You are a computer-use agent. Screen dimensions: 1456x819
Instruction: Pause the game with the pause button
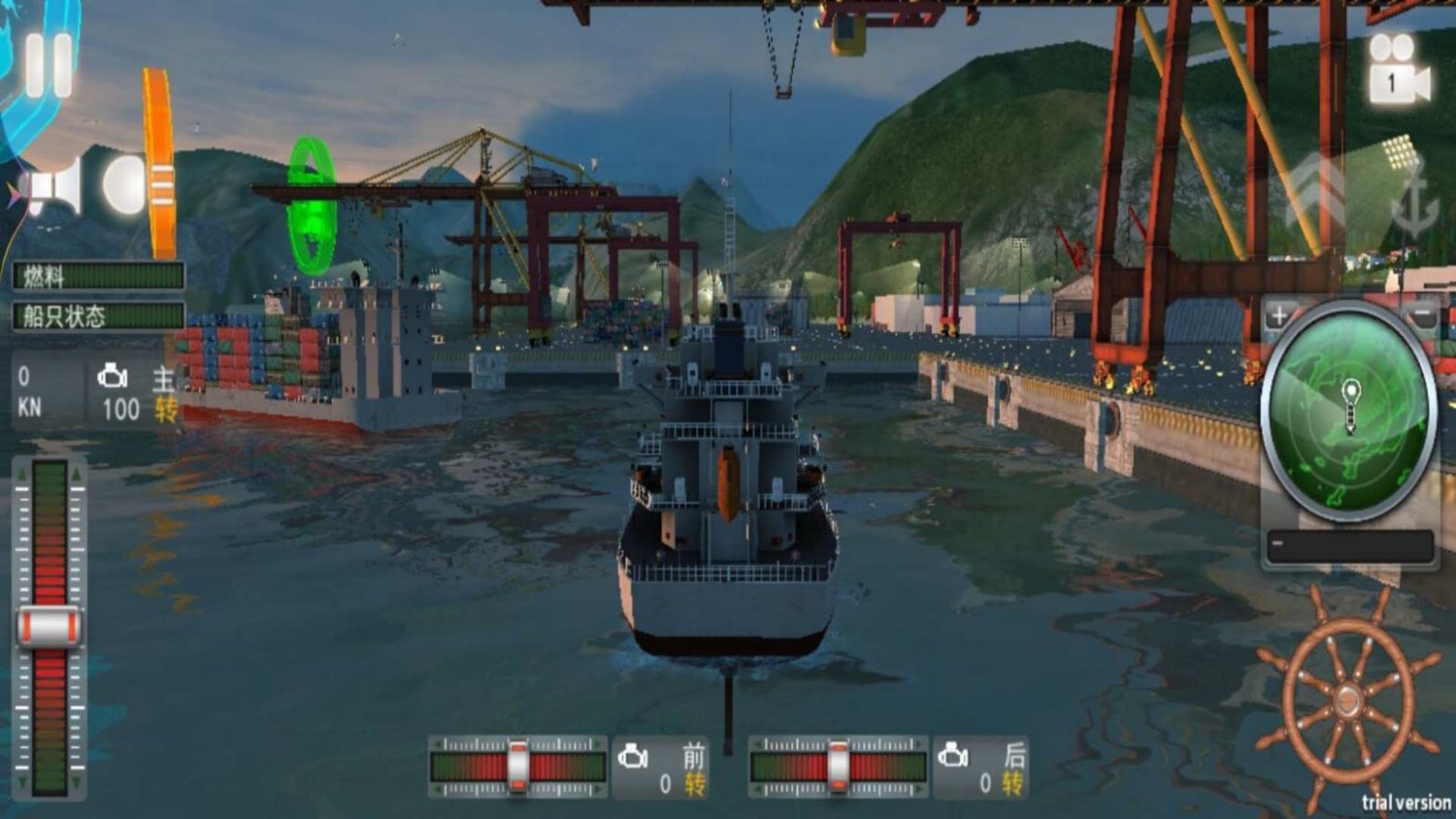click(x=48, y=66)
